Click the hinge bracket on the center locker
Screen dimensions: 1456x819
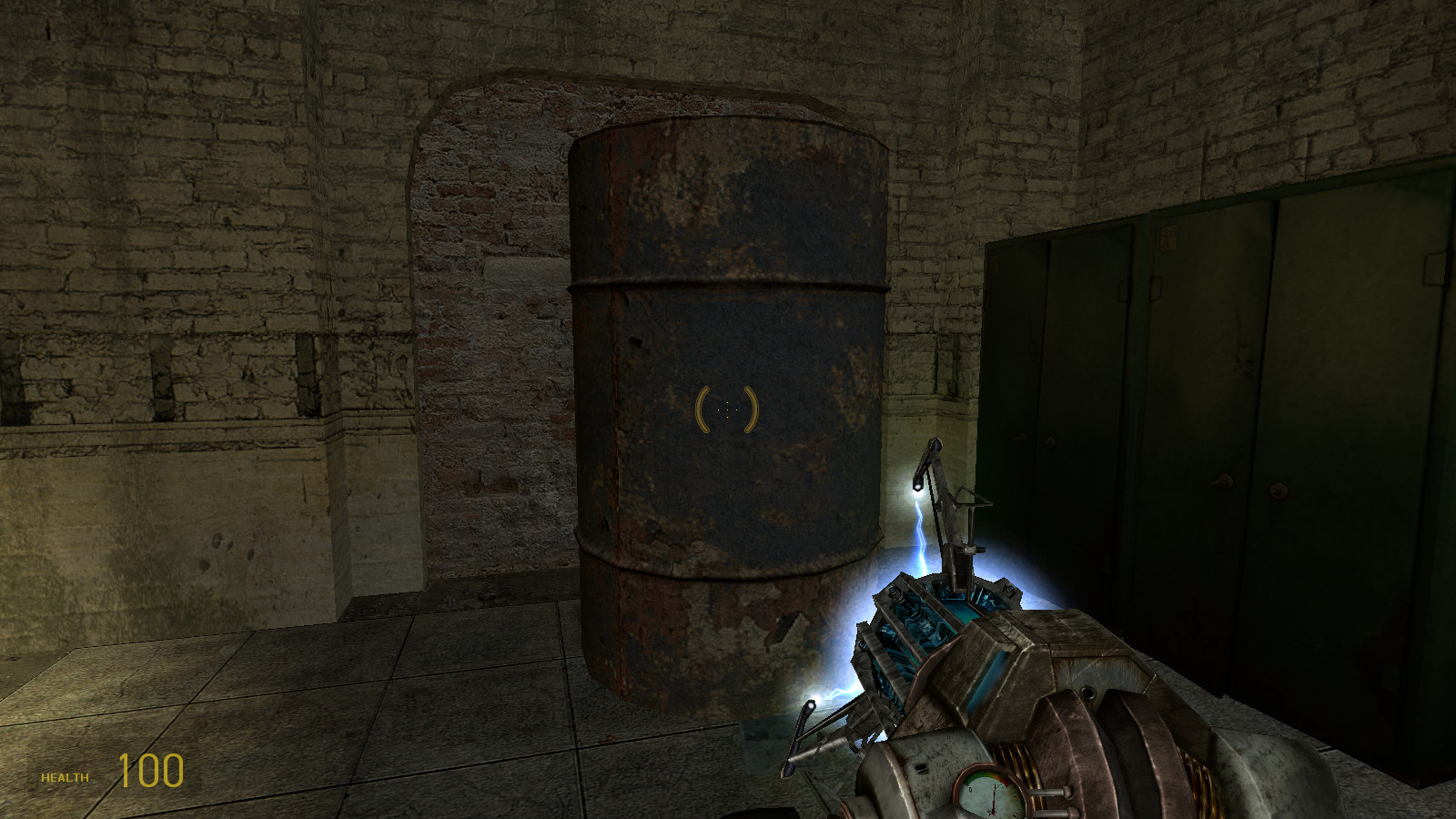pos(1156,288)
